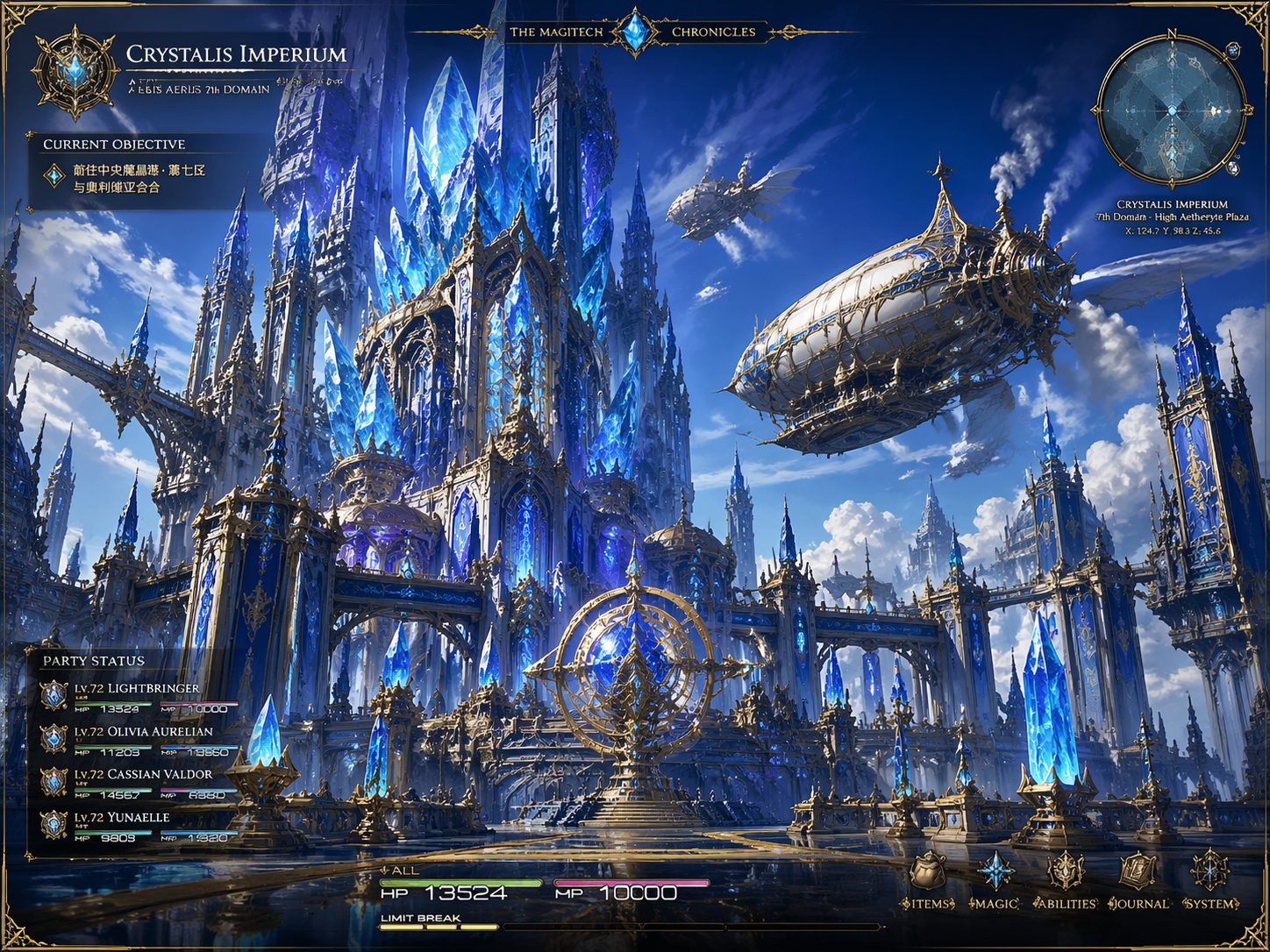The image size is (1270, 952).
Task: Open the System menu
Action: click(1210, 879)
